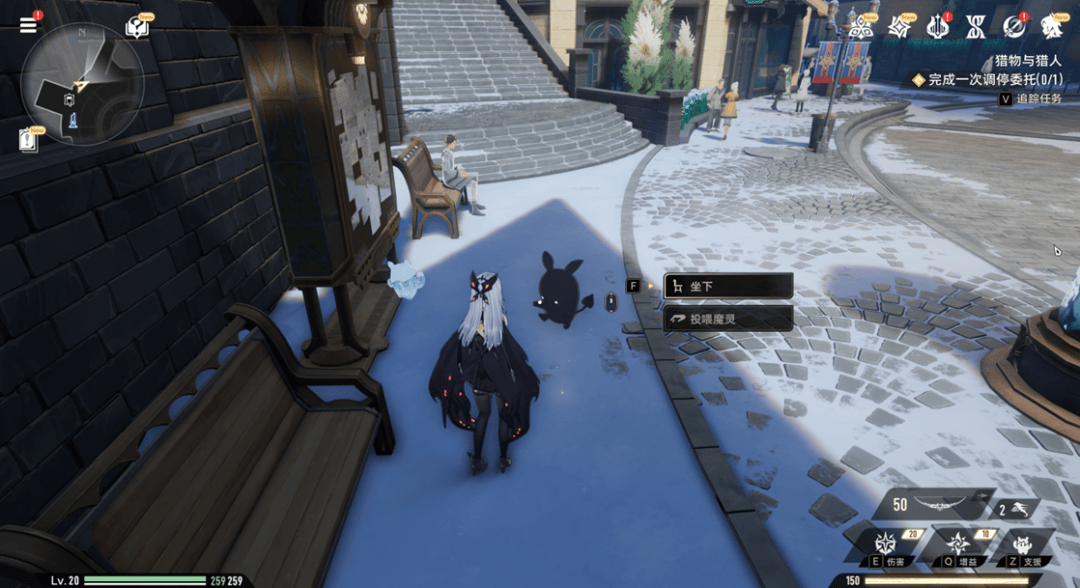Image resolution: width=1080 pixels, height=588 pixels.
Task: Choose the 坐下 (sit down) interaction option
Action: 729,286
